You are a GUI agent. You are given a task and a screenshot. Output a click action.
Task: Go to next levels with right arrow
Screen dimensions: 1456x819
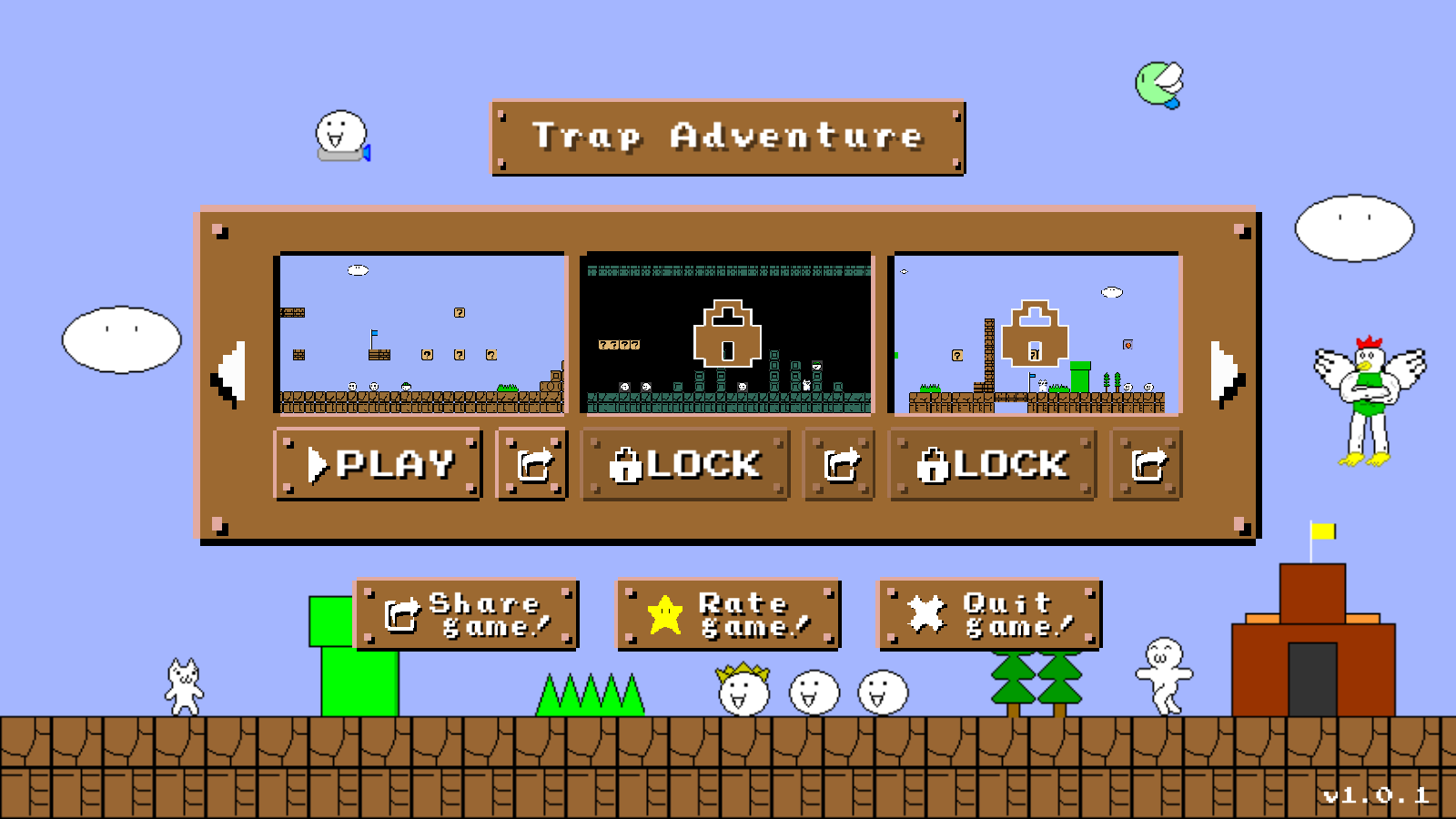click(1226, 373)
